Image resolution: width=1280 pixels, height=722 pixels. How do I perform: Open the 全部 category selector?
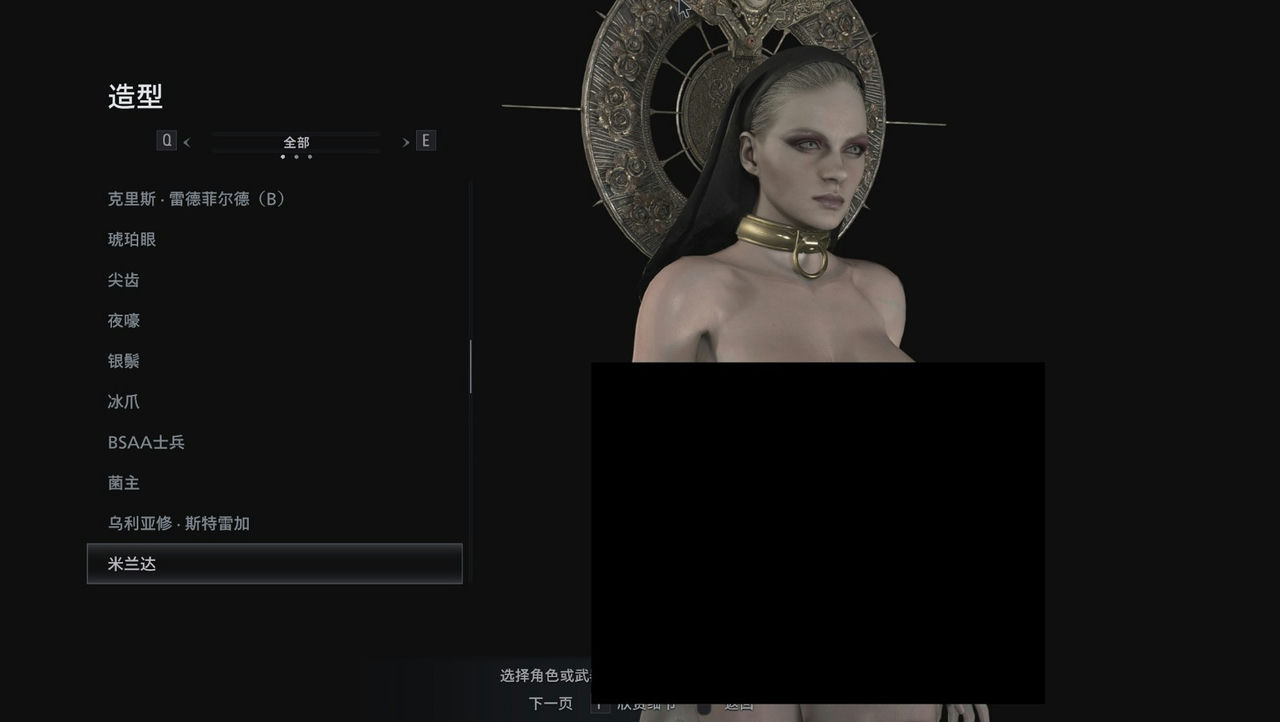296,141
